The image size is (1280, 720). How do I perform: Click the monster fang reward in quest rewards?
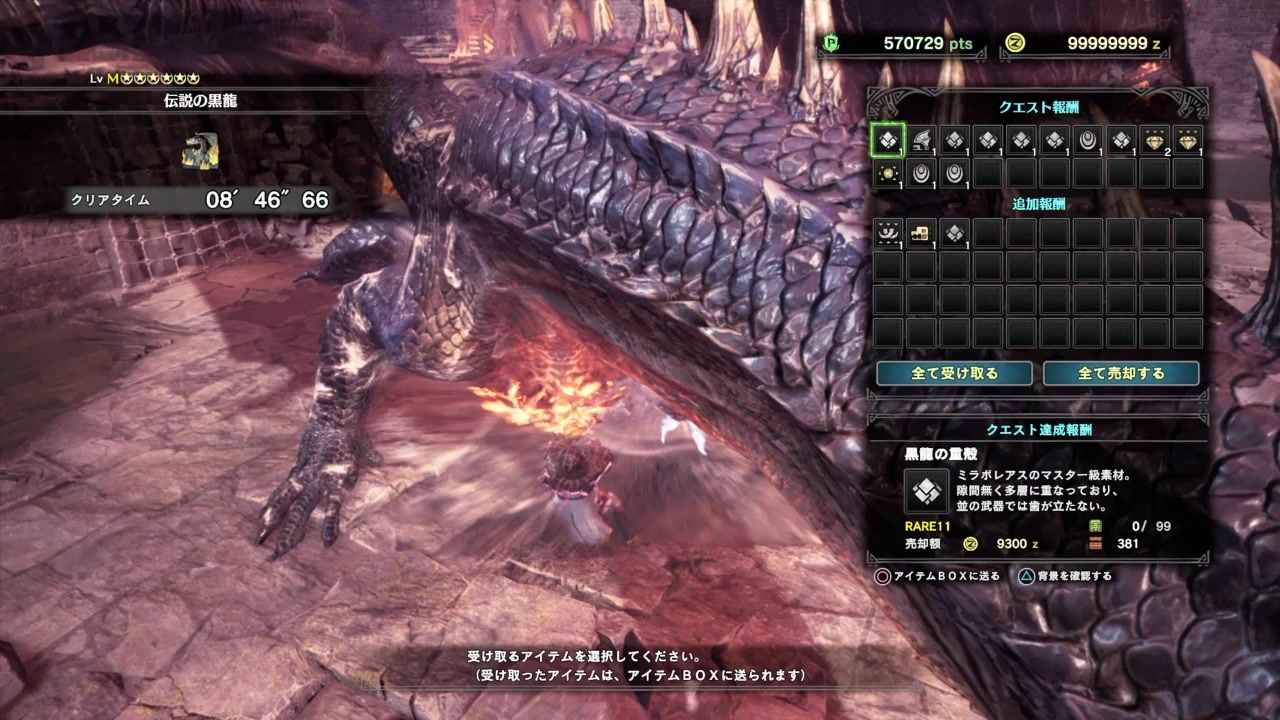921,141
